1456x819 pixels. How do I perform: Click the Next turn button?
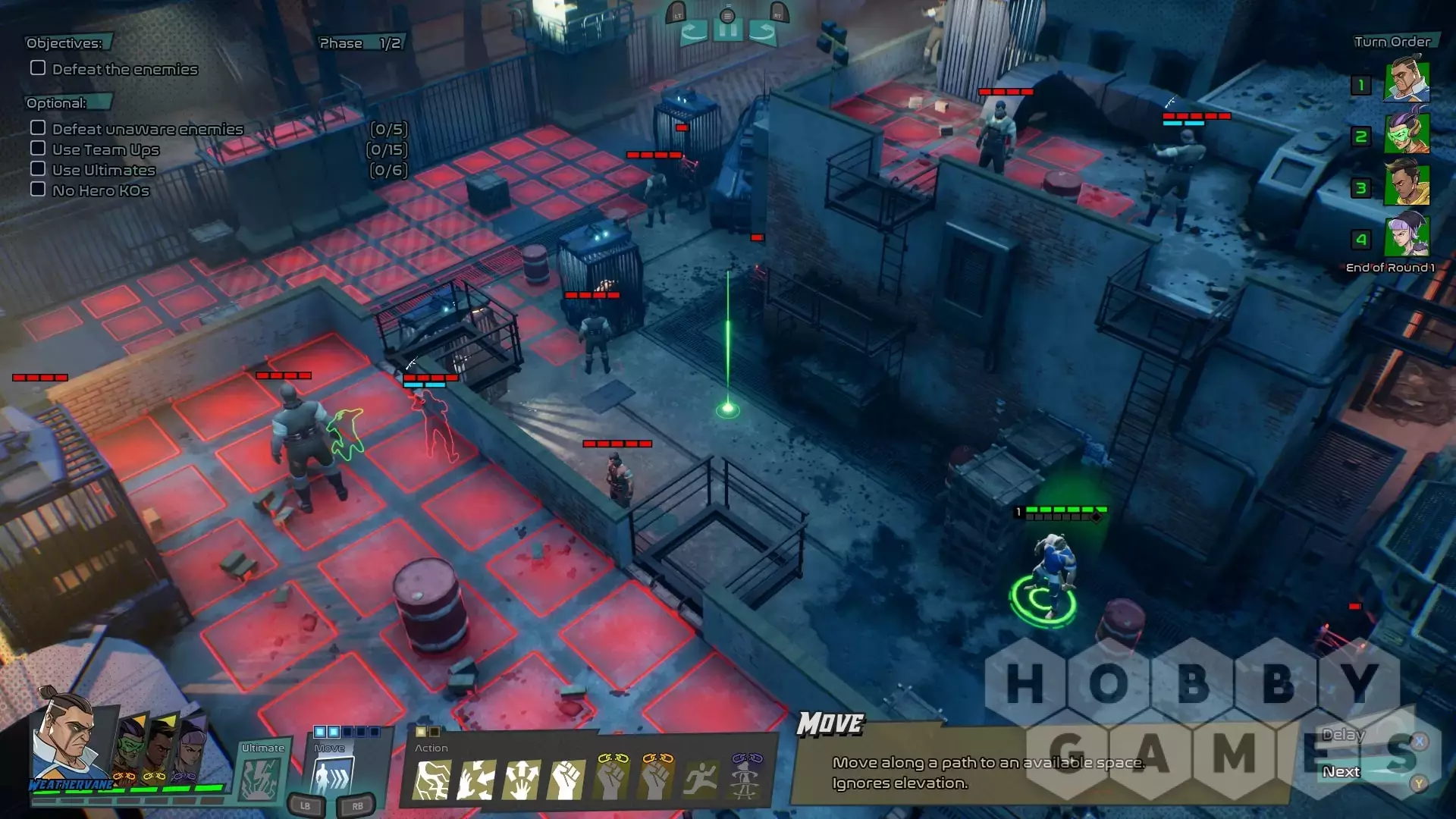click(1341, 772)
